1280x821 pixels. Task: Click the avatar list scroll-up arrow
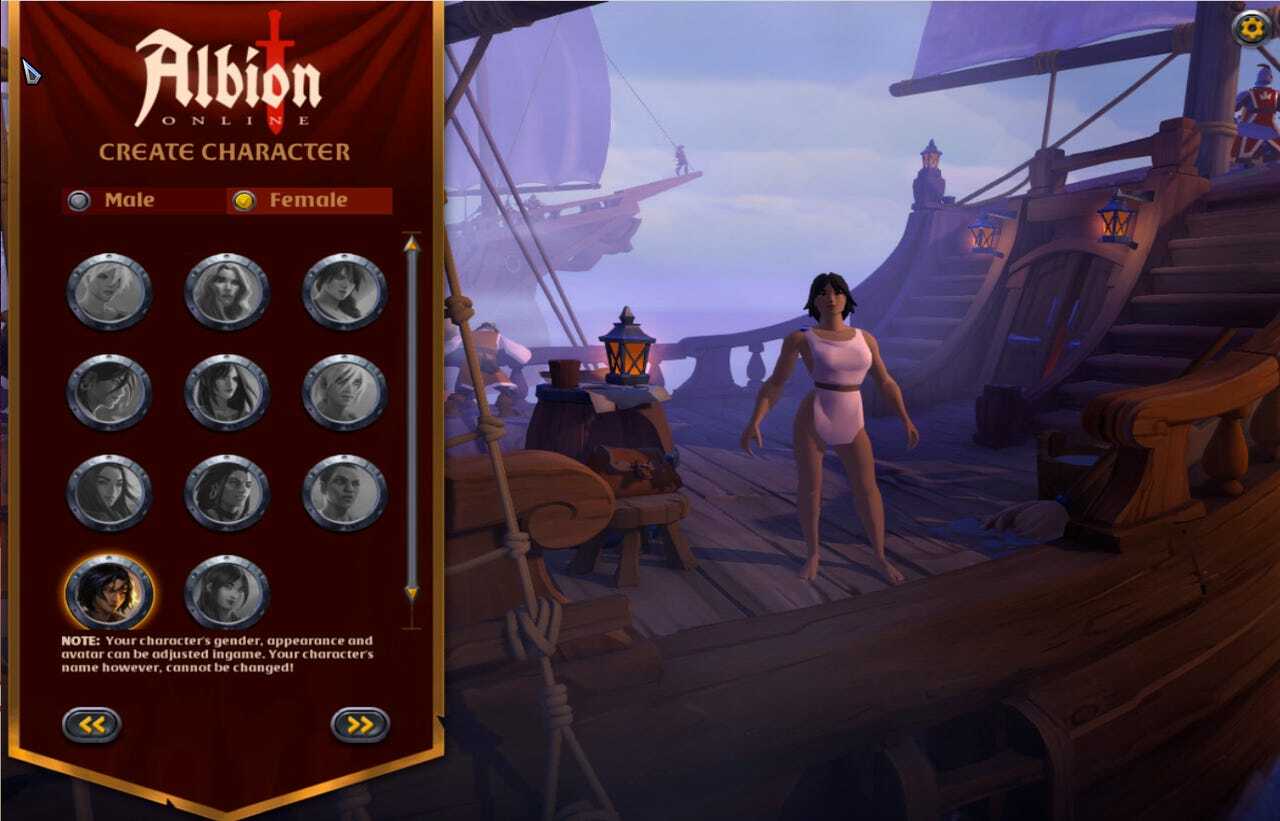tap(411, 244)
